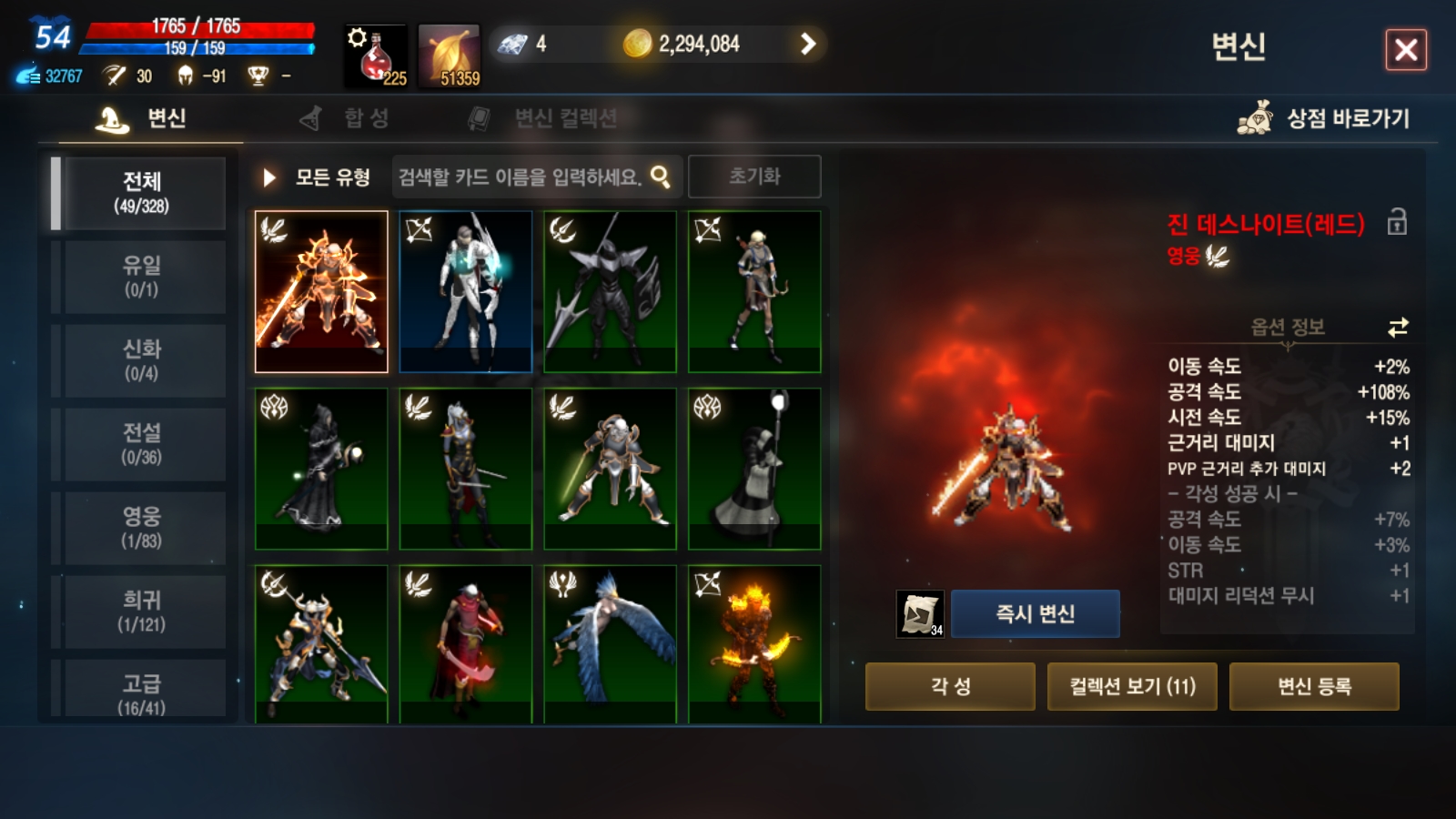This screenshot has width=1456, height=819.
Task: Show the 영웅 grade cards
Action: (141, 528)
